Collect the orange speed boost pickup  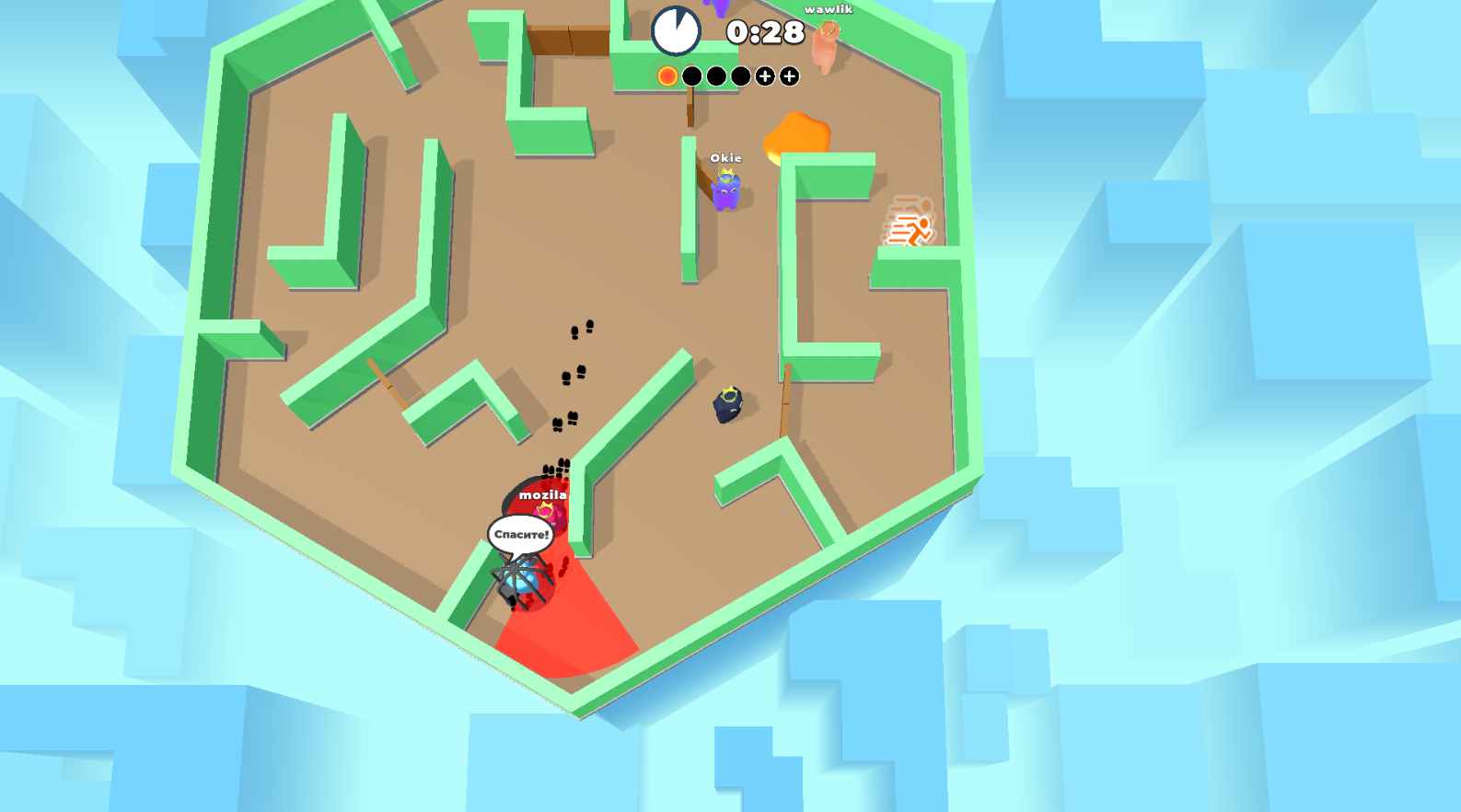(x=909, y=226)
